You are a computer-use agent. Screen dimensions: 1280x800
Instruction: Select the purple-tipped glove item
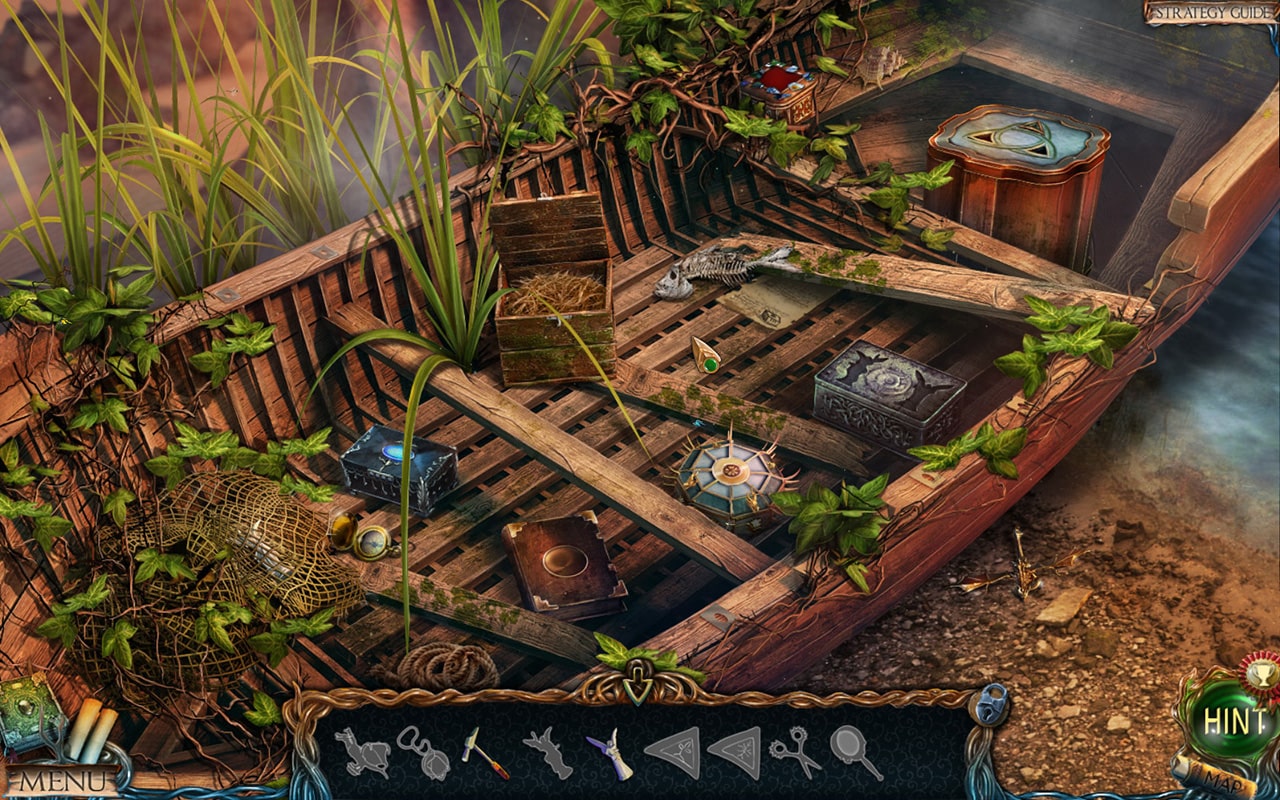pyautogui.click(x=610, y=753)
